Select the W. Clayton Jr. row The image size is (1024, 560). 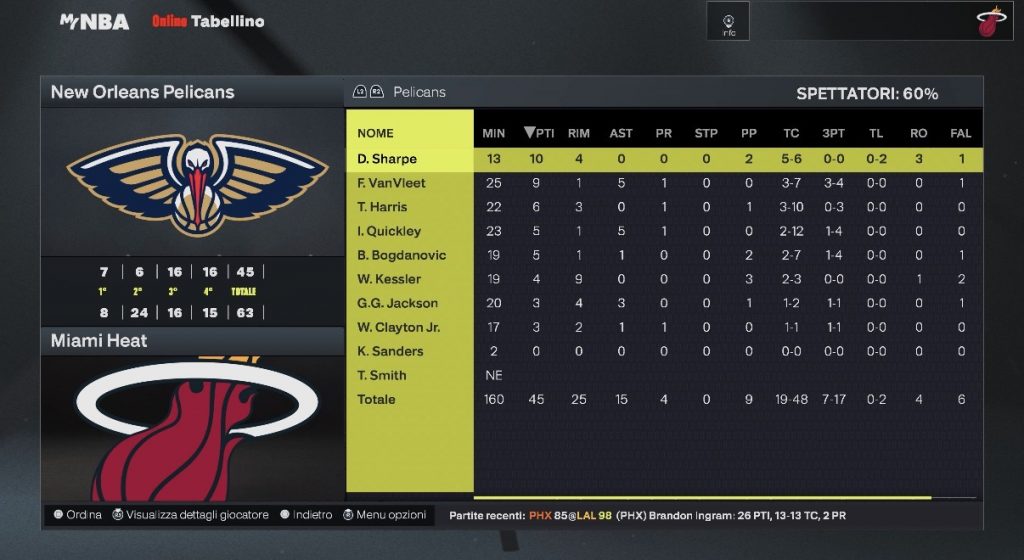click(398, 327)
